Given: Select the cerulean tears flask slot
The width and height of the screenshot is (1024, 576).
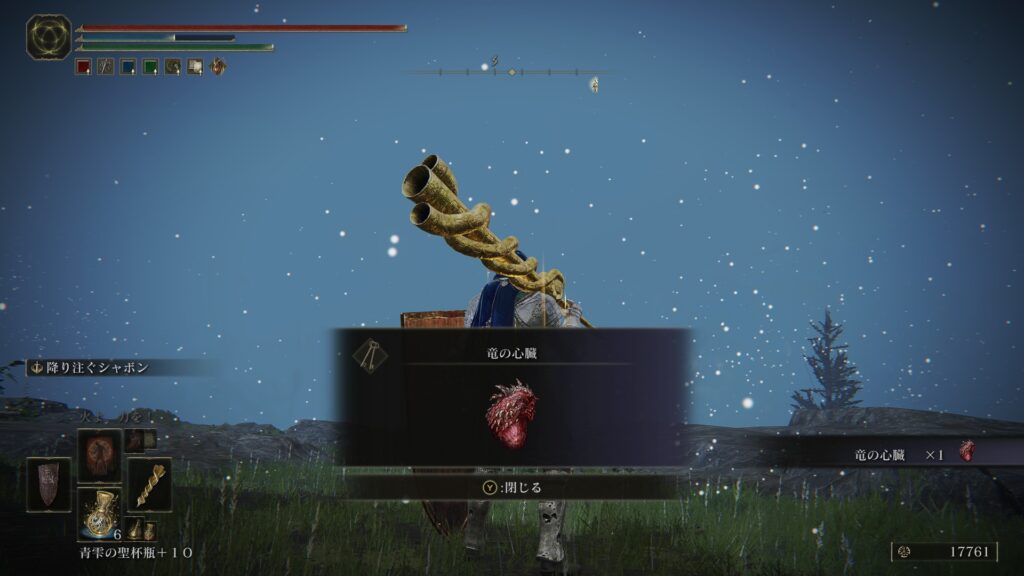Looking at the screenshot, I should [x=100, y=514].
